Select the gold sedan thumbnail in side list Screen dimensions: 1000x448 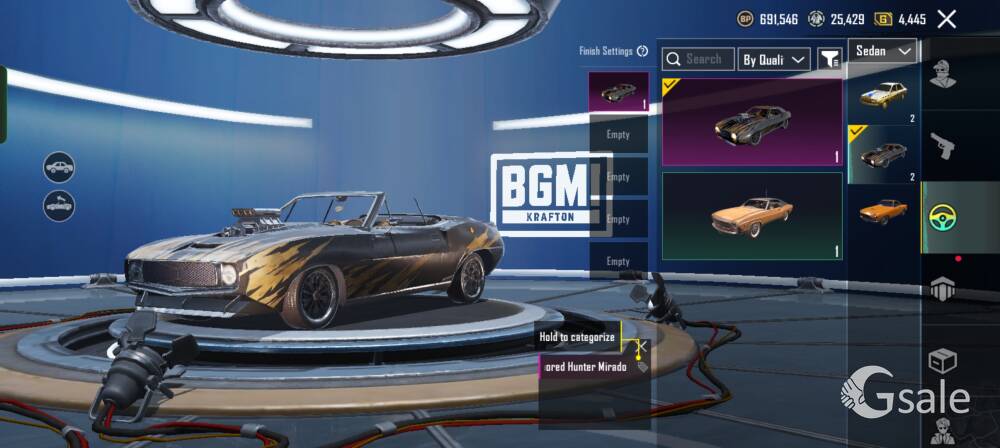[x=883, y=94]
